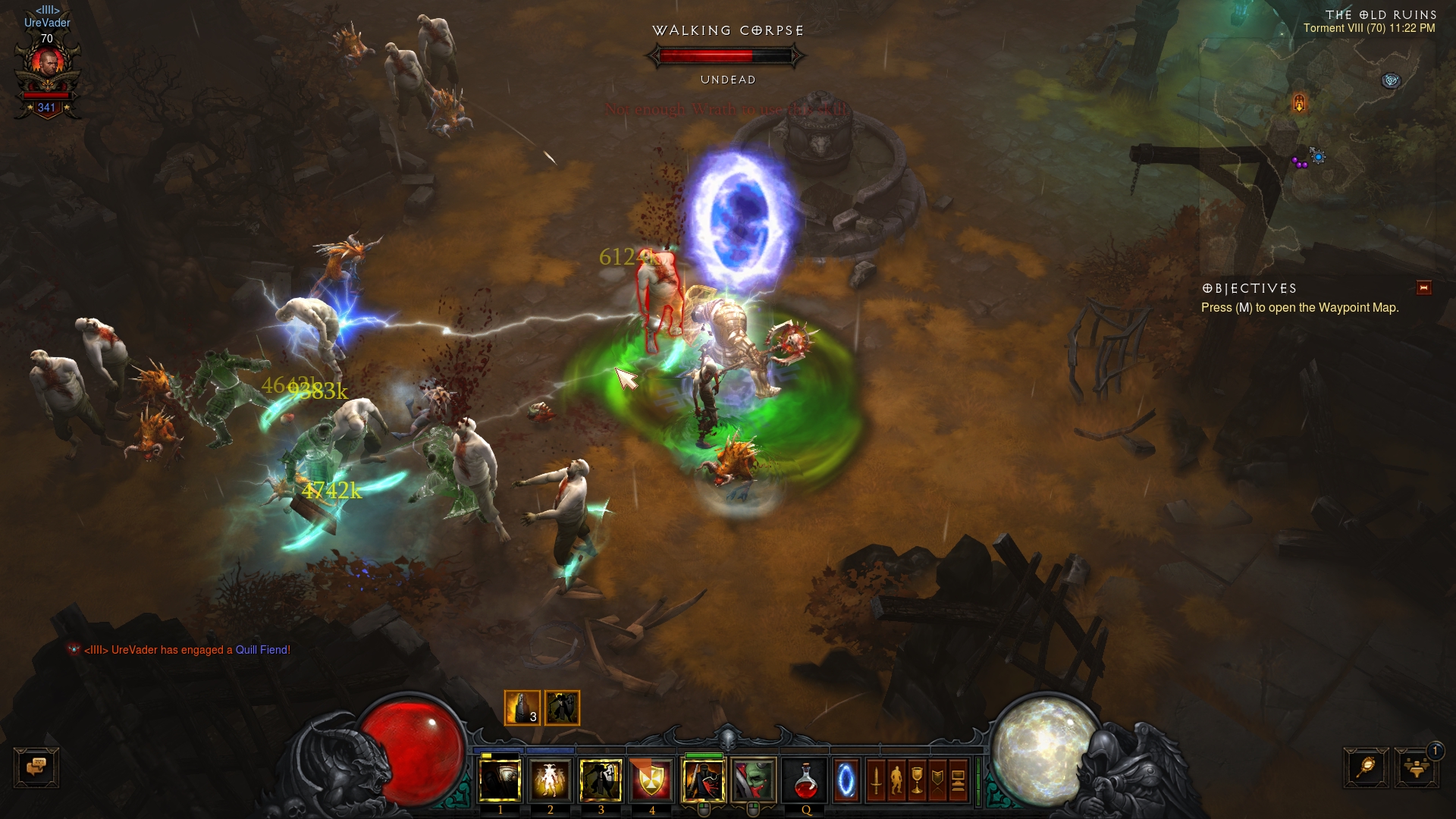Trigger the shield-bearing knight skill in slot 3

[601, 780]
